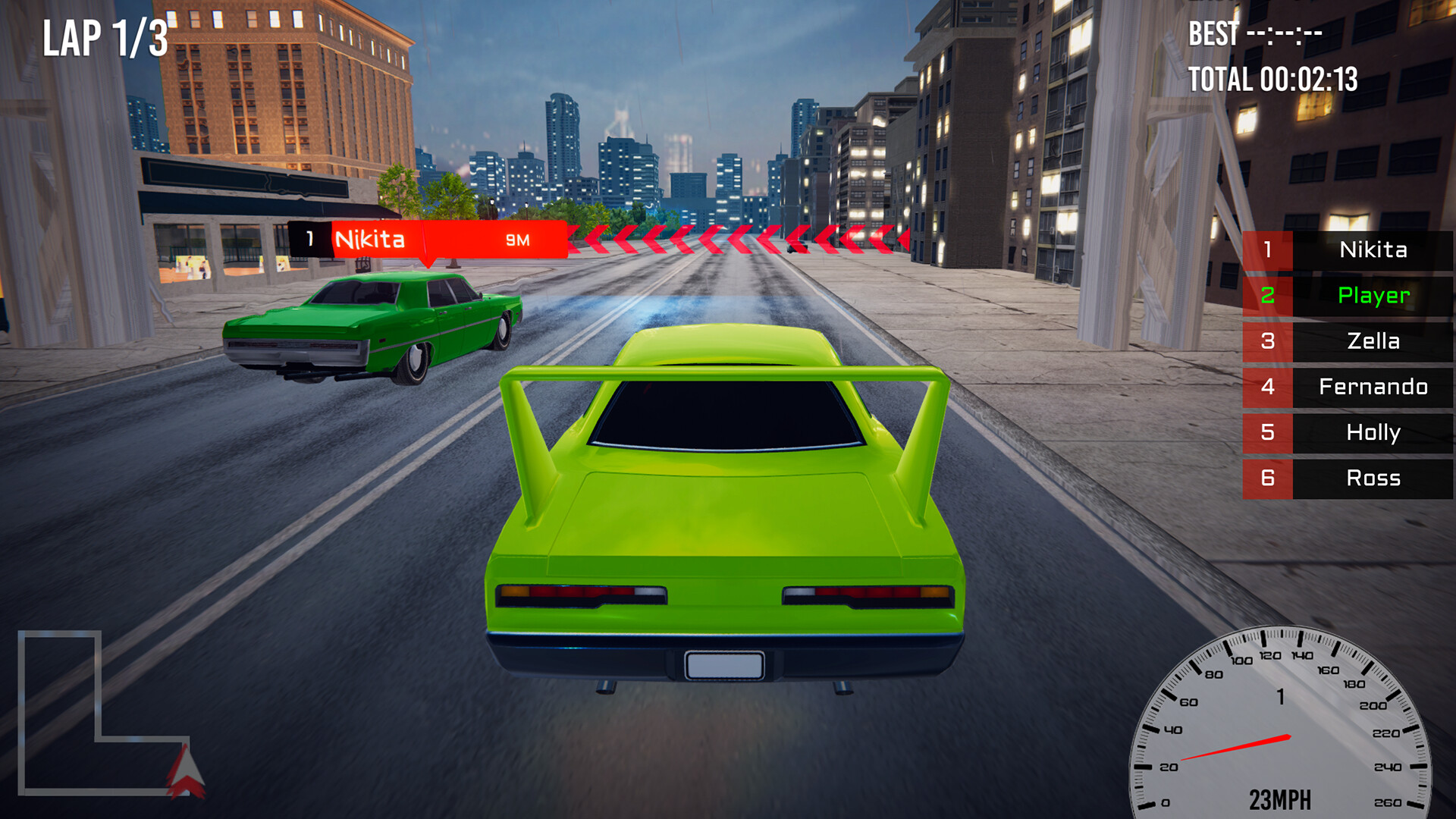The image size is (1456, 819).
Task: Click the rank 2 position badge
Action: pyautogui.click(x=1268, y=297)
